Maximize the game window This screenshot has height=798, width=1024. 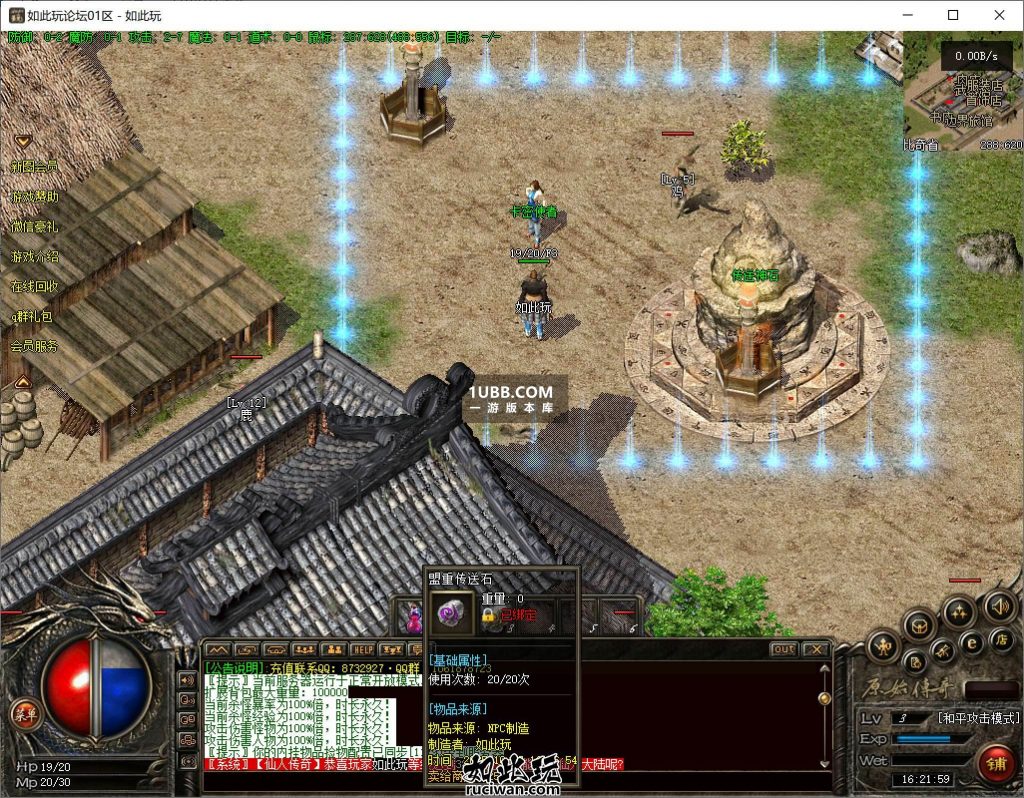click(x=953, y=15)
